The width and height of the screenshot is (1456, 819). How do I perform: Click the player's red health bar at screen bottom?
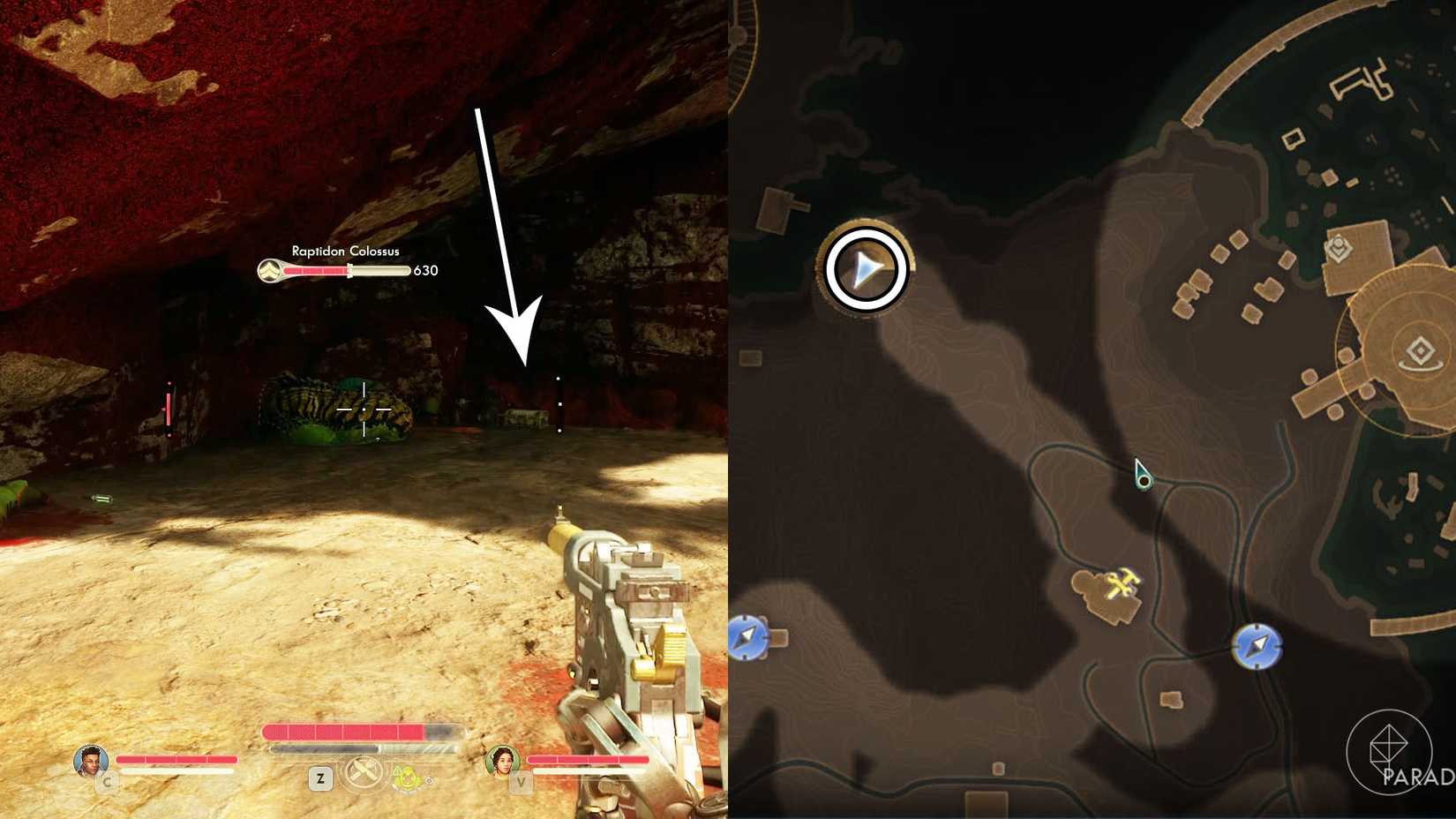[x=353, y=731]
